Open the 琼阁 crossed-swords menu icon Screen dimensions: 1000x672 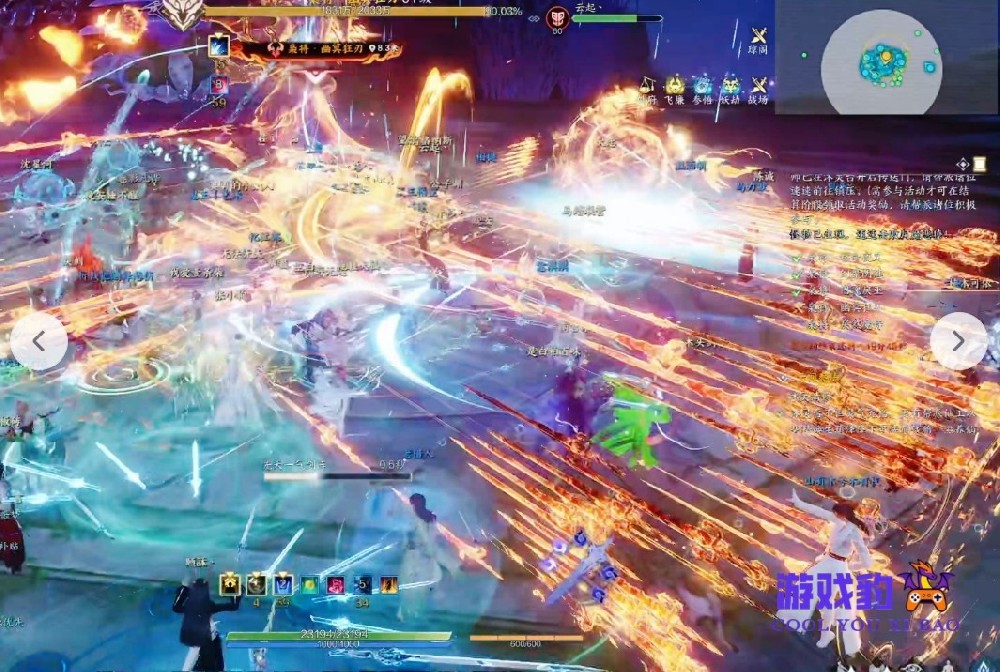[x=759, y=37]
